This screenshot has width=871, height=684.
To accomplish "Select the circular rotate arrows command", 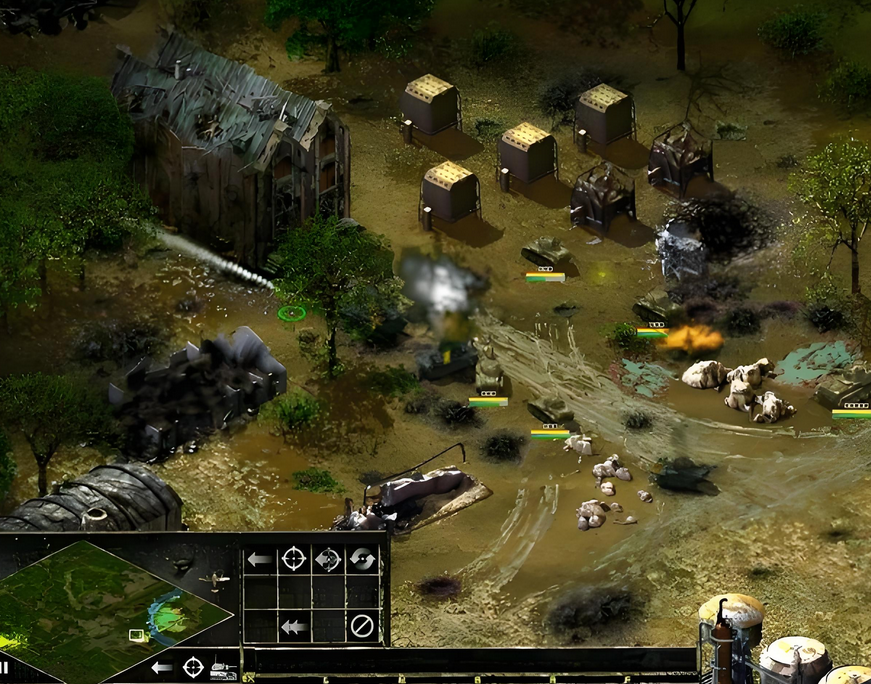I will (362, 559).
